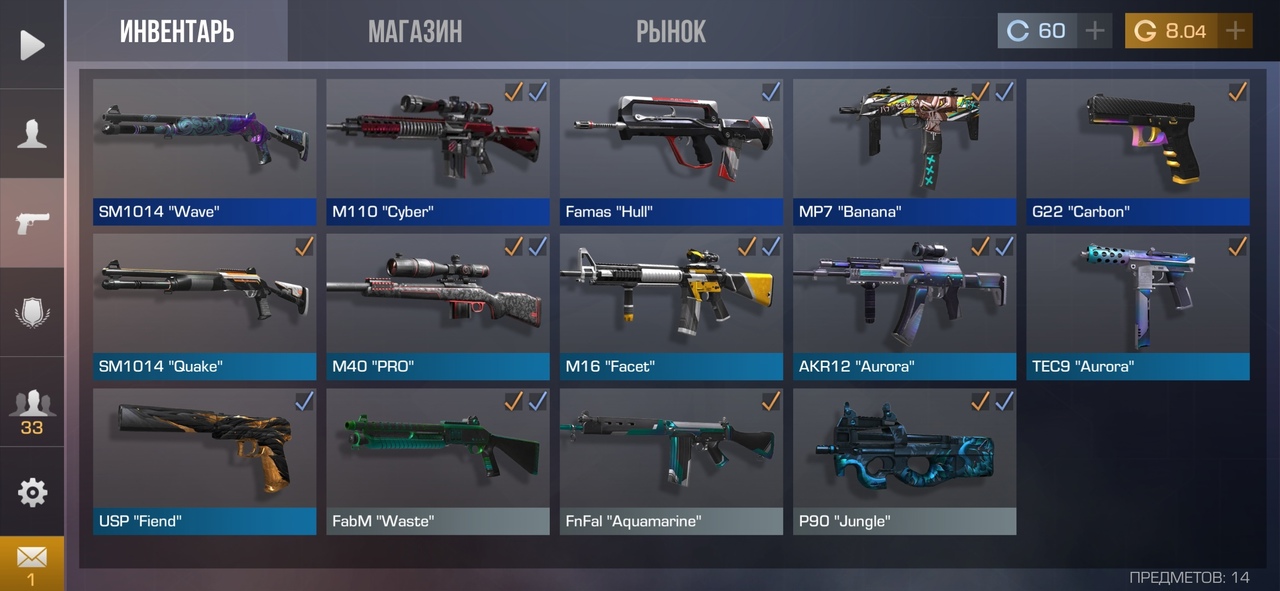1280x591 pixels.
Task: Select the M40 "PRO" sniper skin
Action: point(438,305)
